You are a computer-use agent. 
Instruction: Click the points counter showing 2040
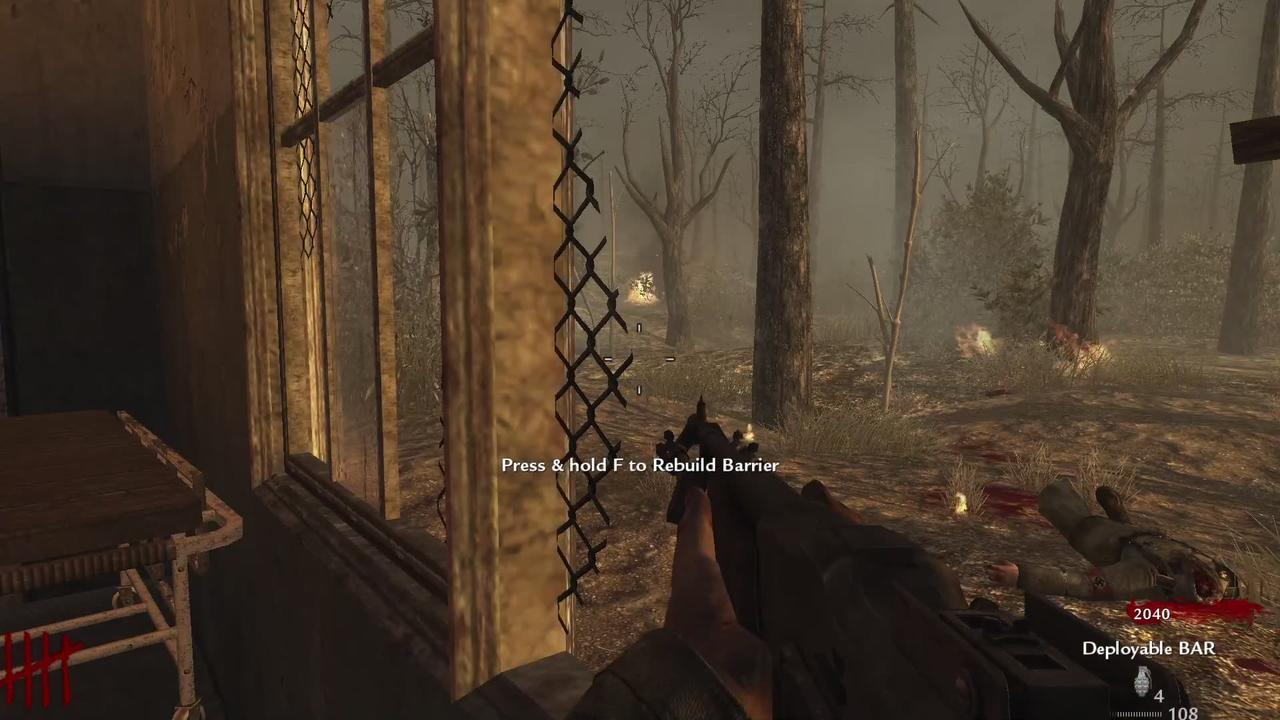point(1152,614)
